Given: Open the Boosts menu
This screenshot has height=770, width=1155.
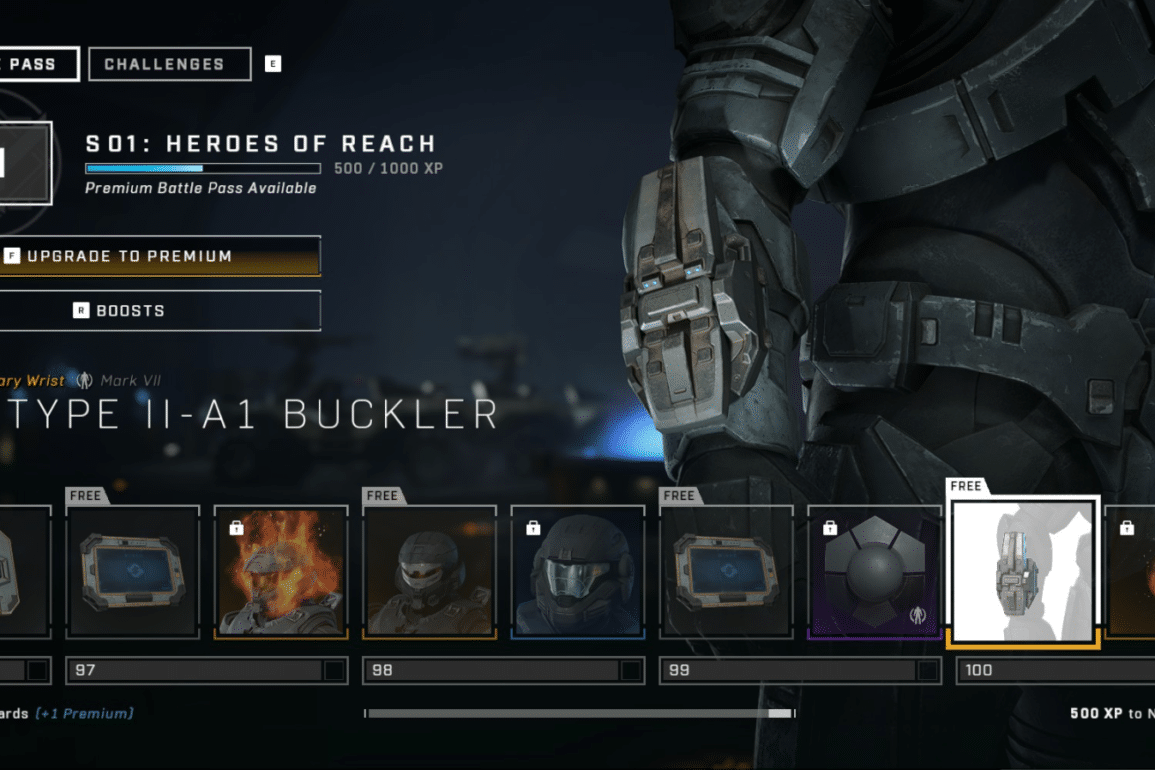Looking at the screenshot, I should pyautogui.click(x=160, y=311).
